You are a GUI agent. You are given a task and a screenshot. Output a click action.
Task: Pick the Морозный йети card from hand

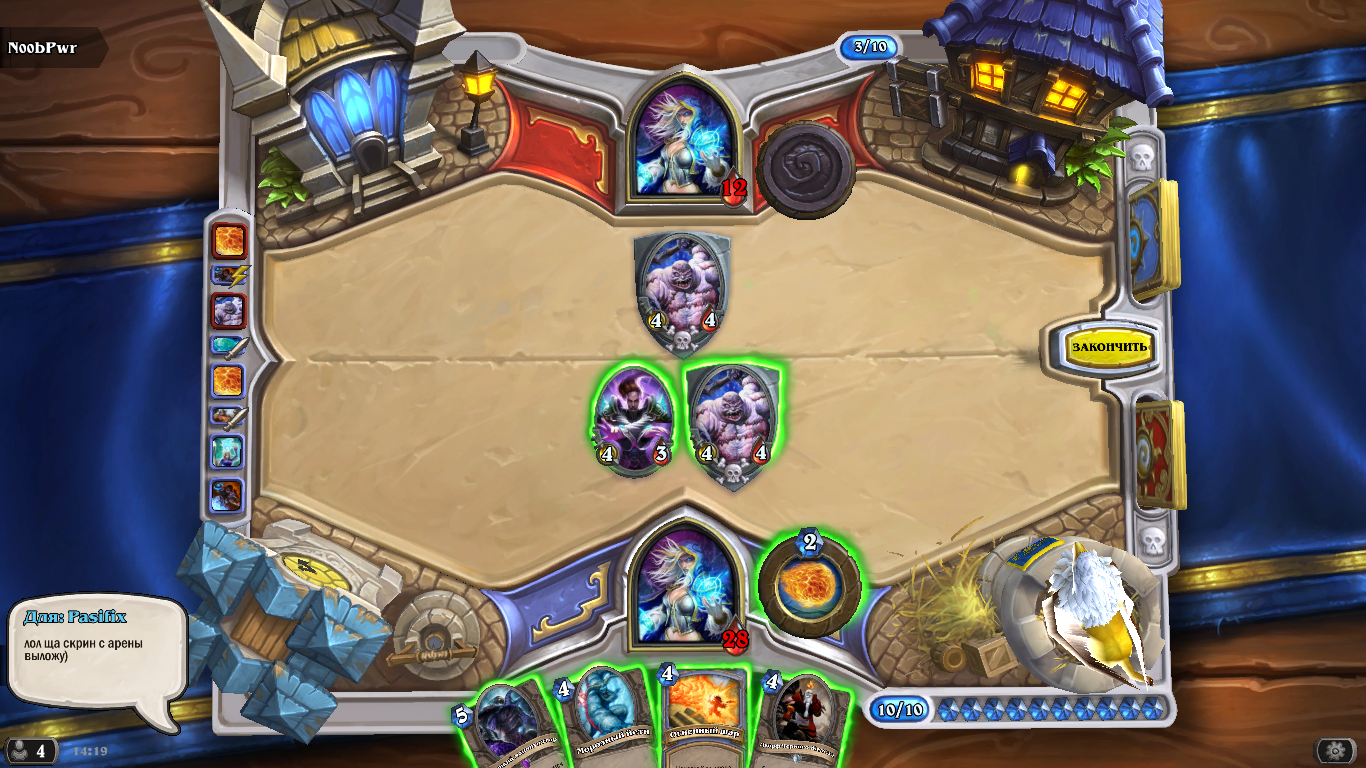point(605,716)
